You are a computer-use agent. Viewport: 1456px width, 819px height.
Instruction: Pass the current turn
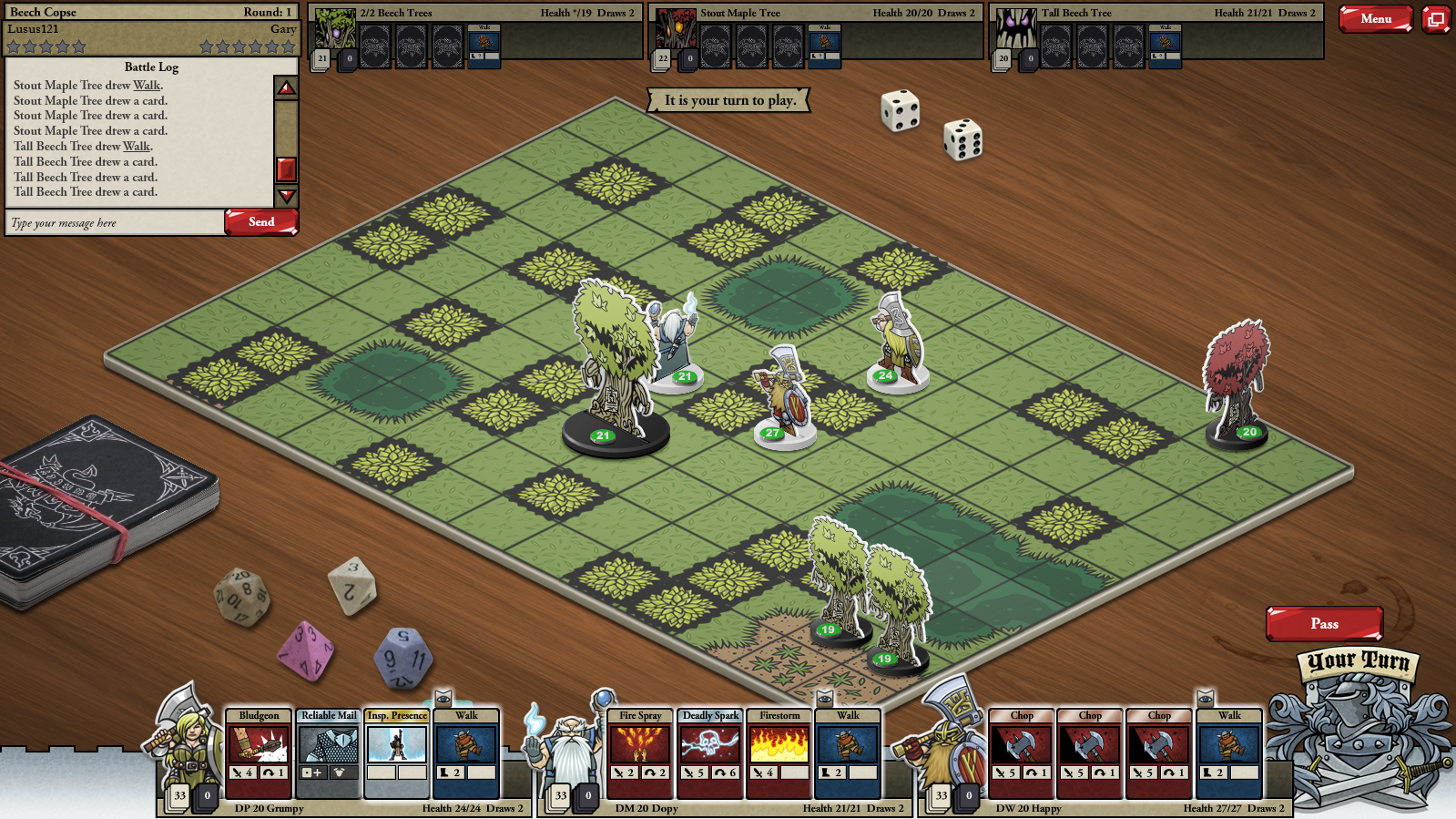pos(1324,624)
